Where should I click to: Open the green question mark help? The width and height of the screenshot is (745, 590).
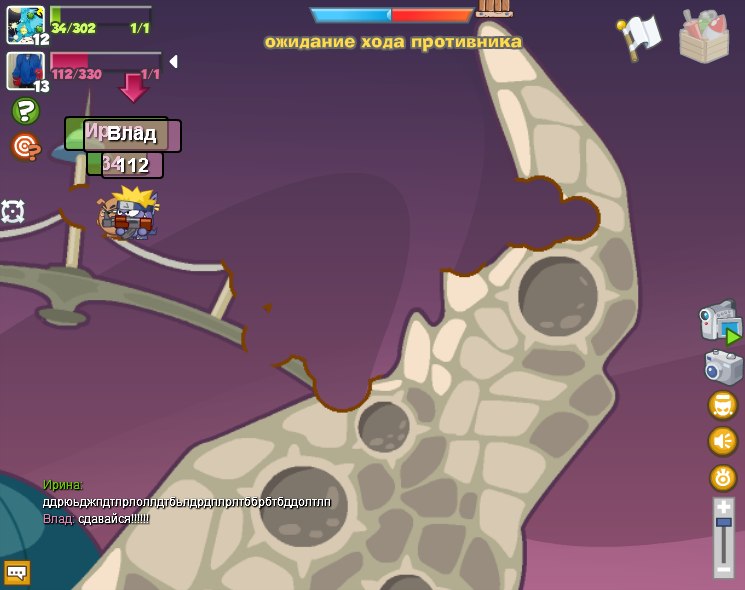[25, 111]
